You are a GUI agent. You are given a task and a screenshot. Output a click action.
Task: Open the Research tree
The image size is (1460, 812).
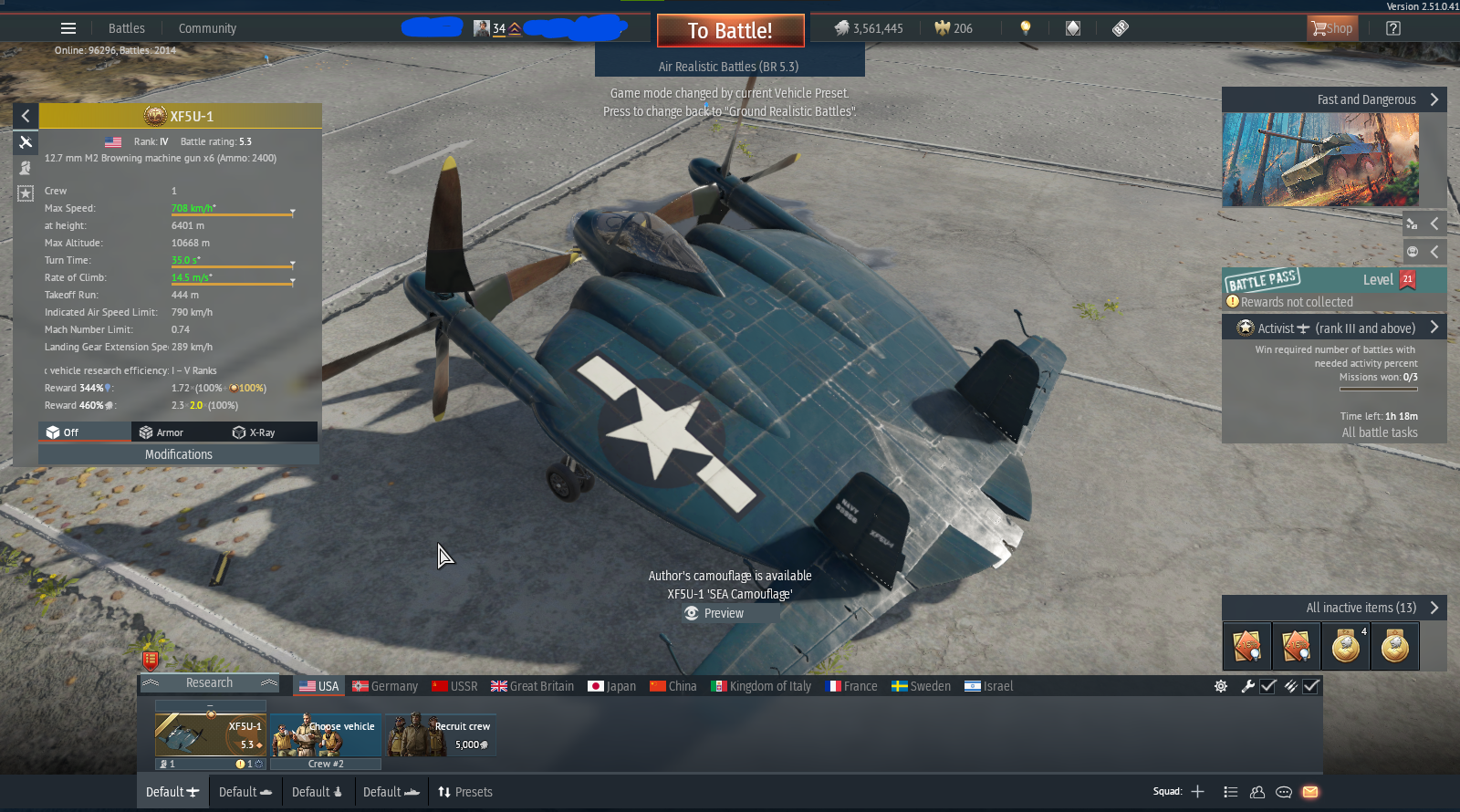(209, 682)
